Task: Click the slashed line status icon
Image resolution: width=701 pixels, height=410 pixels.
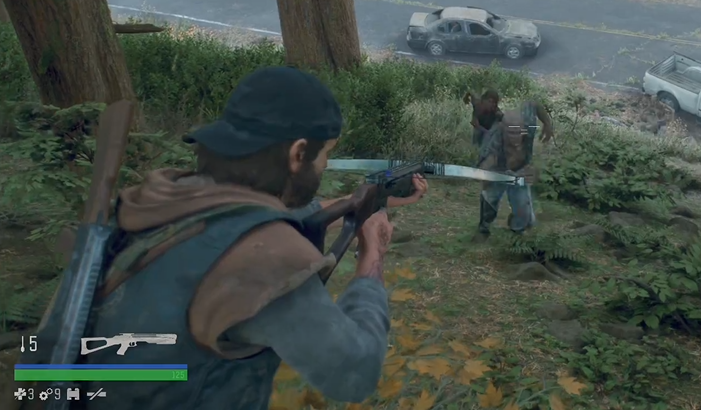Action: click(96, 394)
